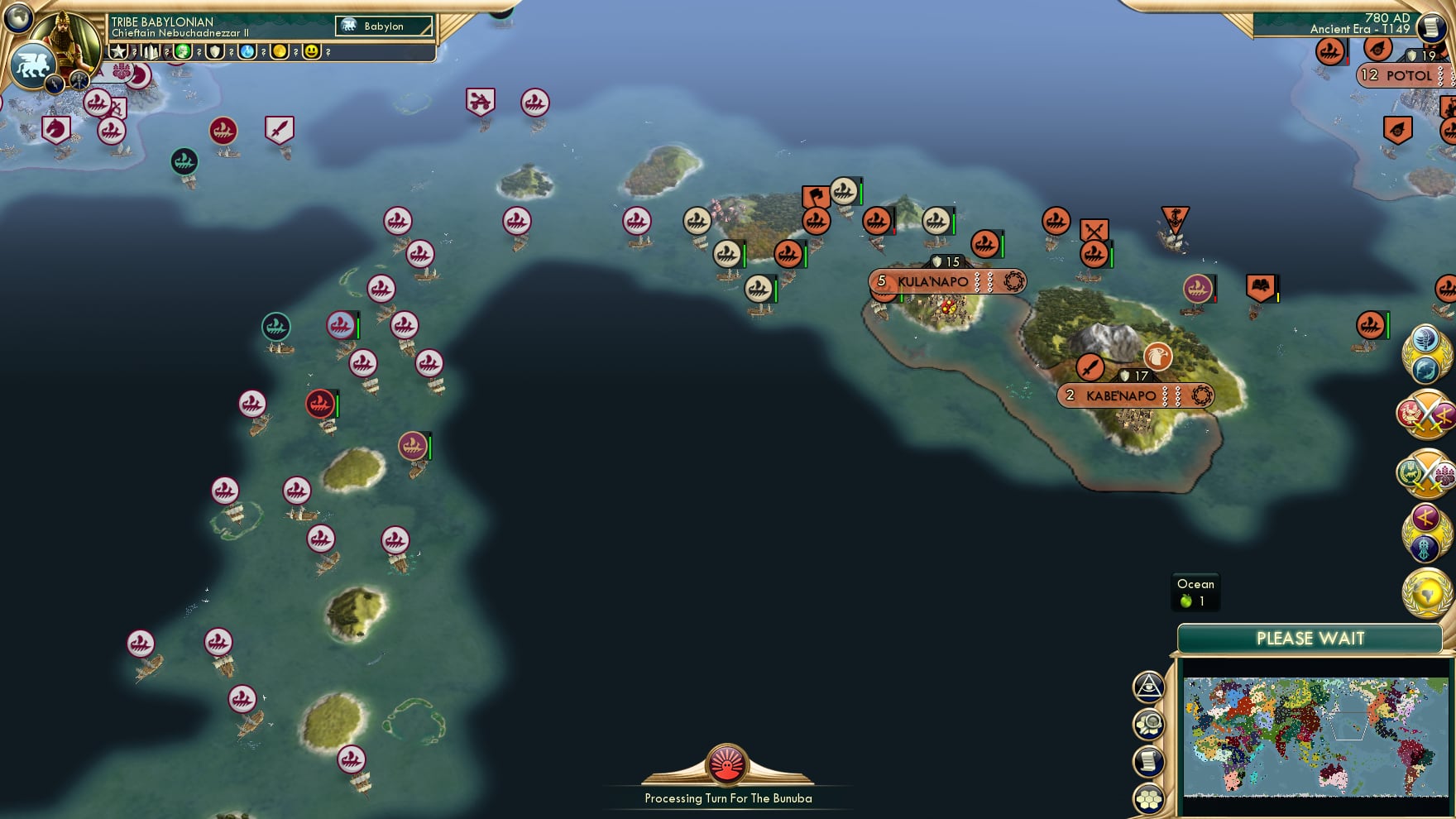Click the happiness smiley icon in the stats bar
The height and width of the screenshot is (819, 1456).
[311, 53]
